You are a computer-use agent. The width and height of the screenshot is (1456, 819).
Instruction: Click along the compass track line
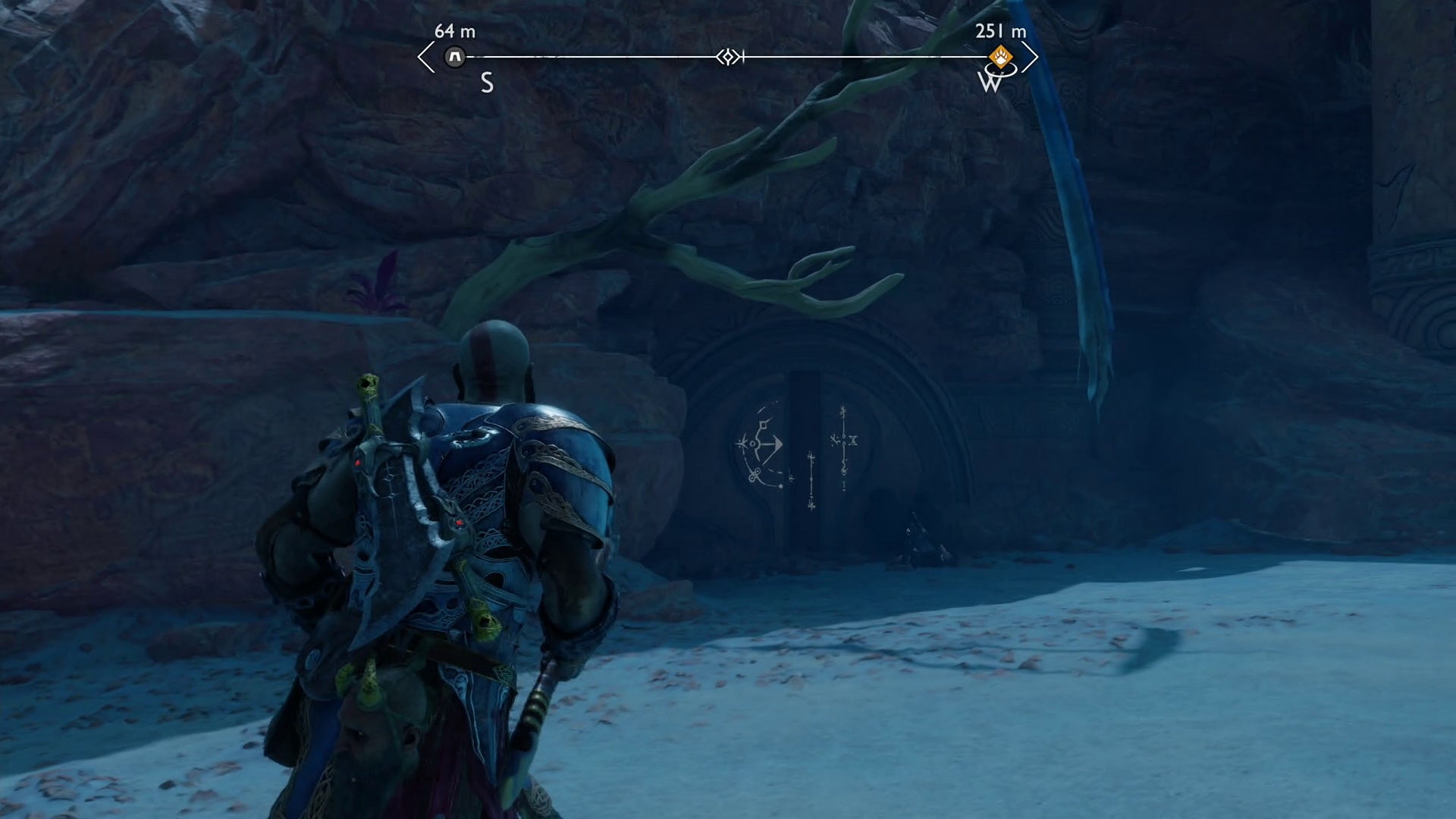607,55
